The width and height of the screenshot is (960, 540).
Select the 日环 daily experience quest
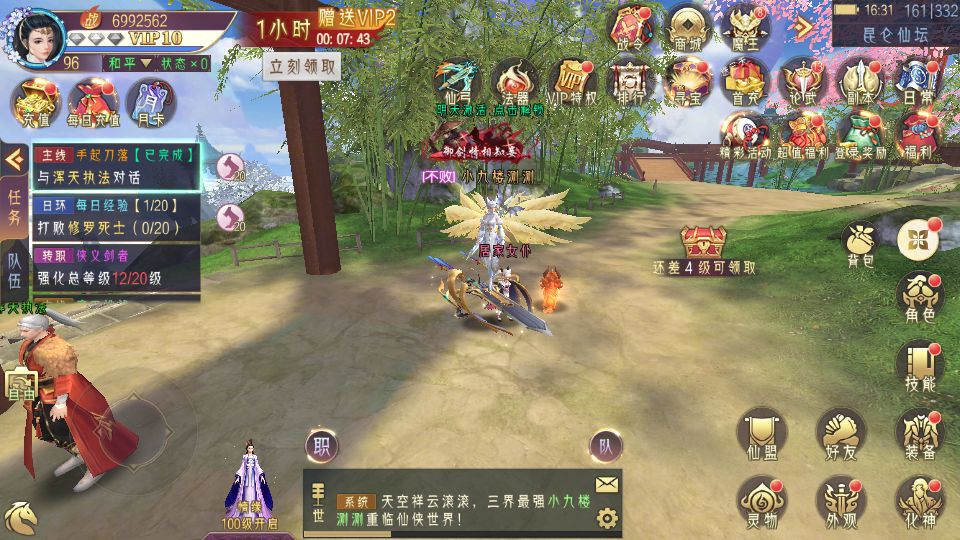116,216
